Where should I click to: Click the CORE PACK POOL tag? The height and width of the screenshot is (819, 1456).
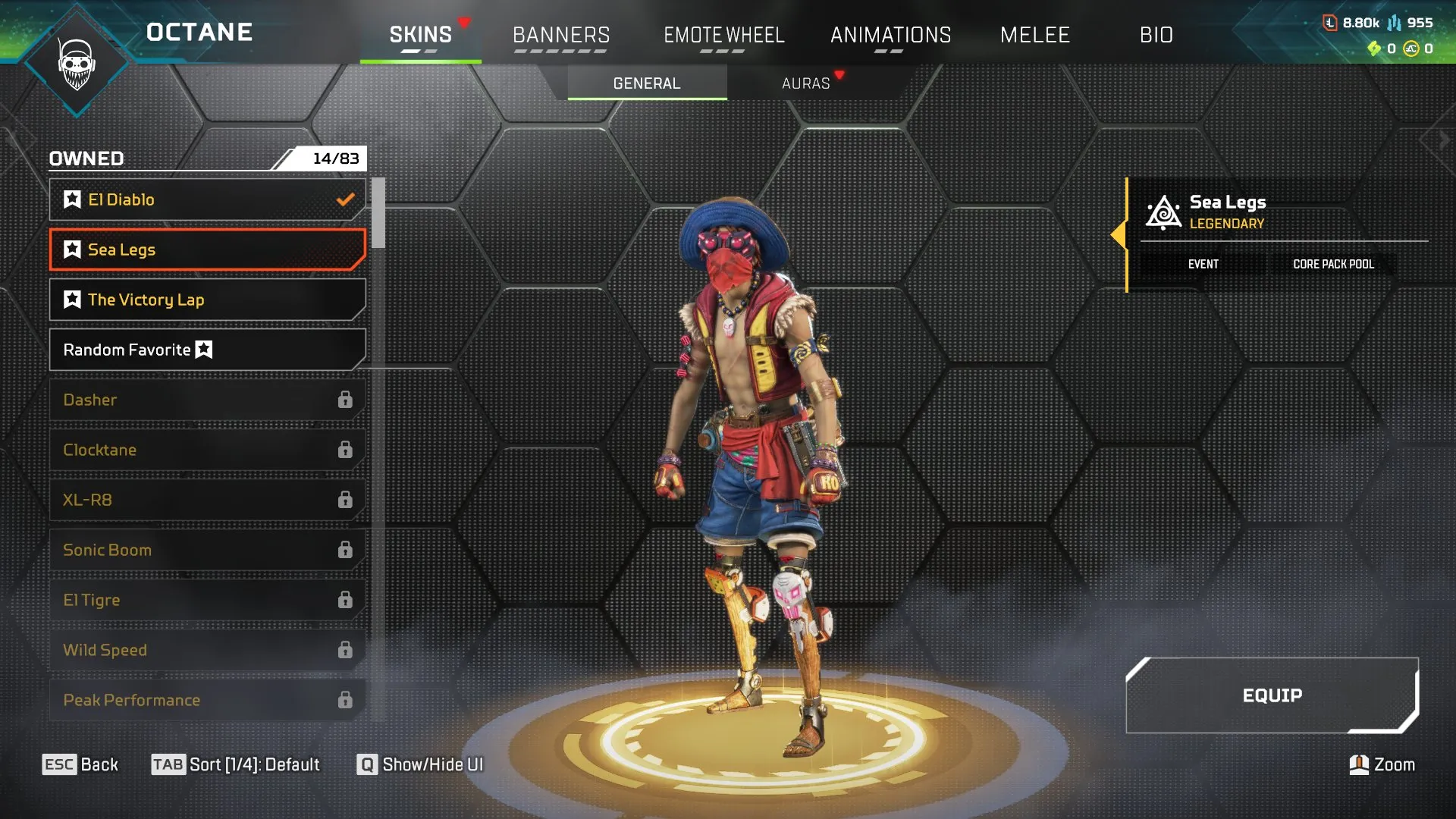click(x=1333, y=264)
